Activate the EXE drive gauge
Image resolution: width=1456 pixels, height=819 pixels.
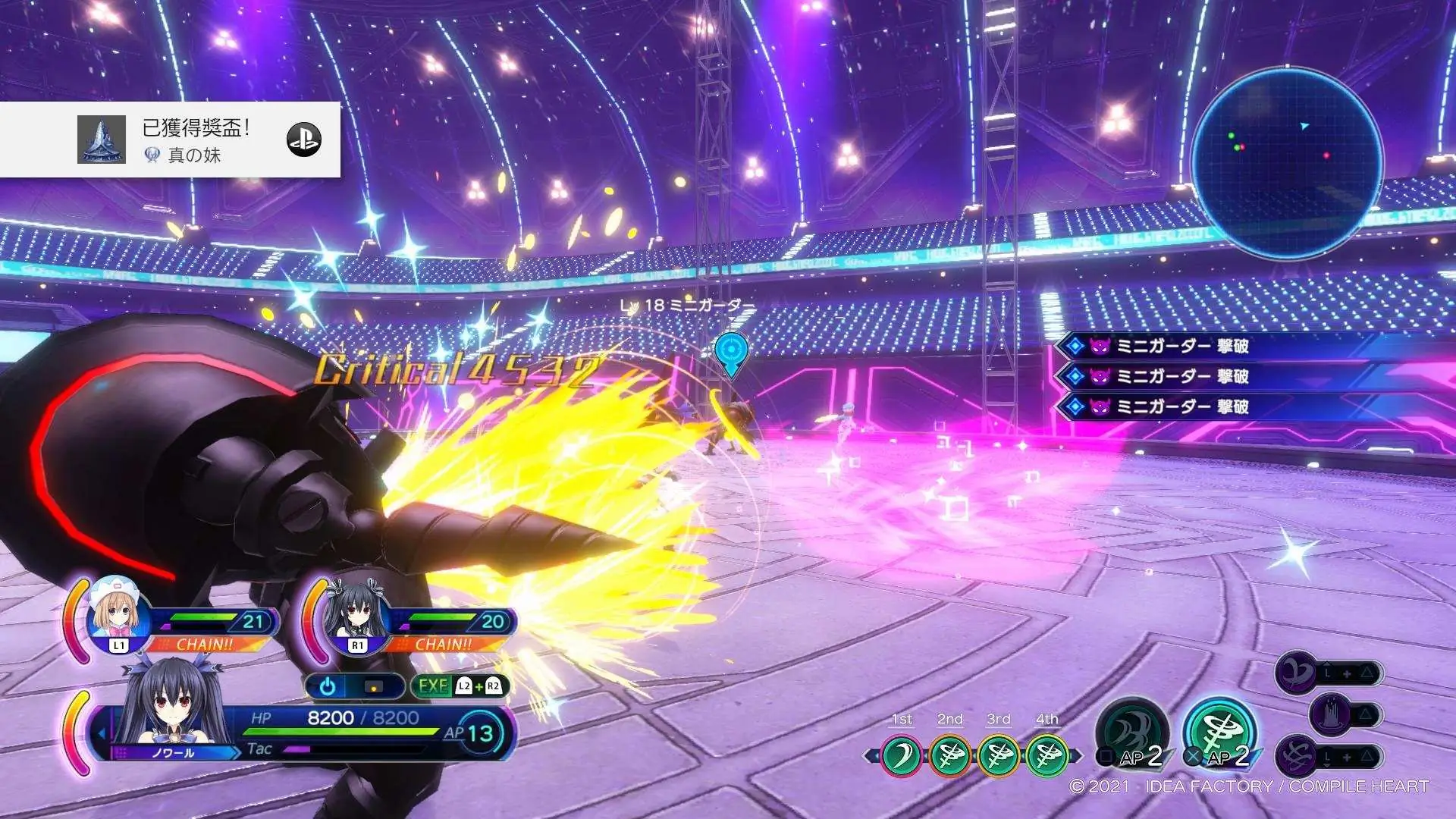pos(460,686)
